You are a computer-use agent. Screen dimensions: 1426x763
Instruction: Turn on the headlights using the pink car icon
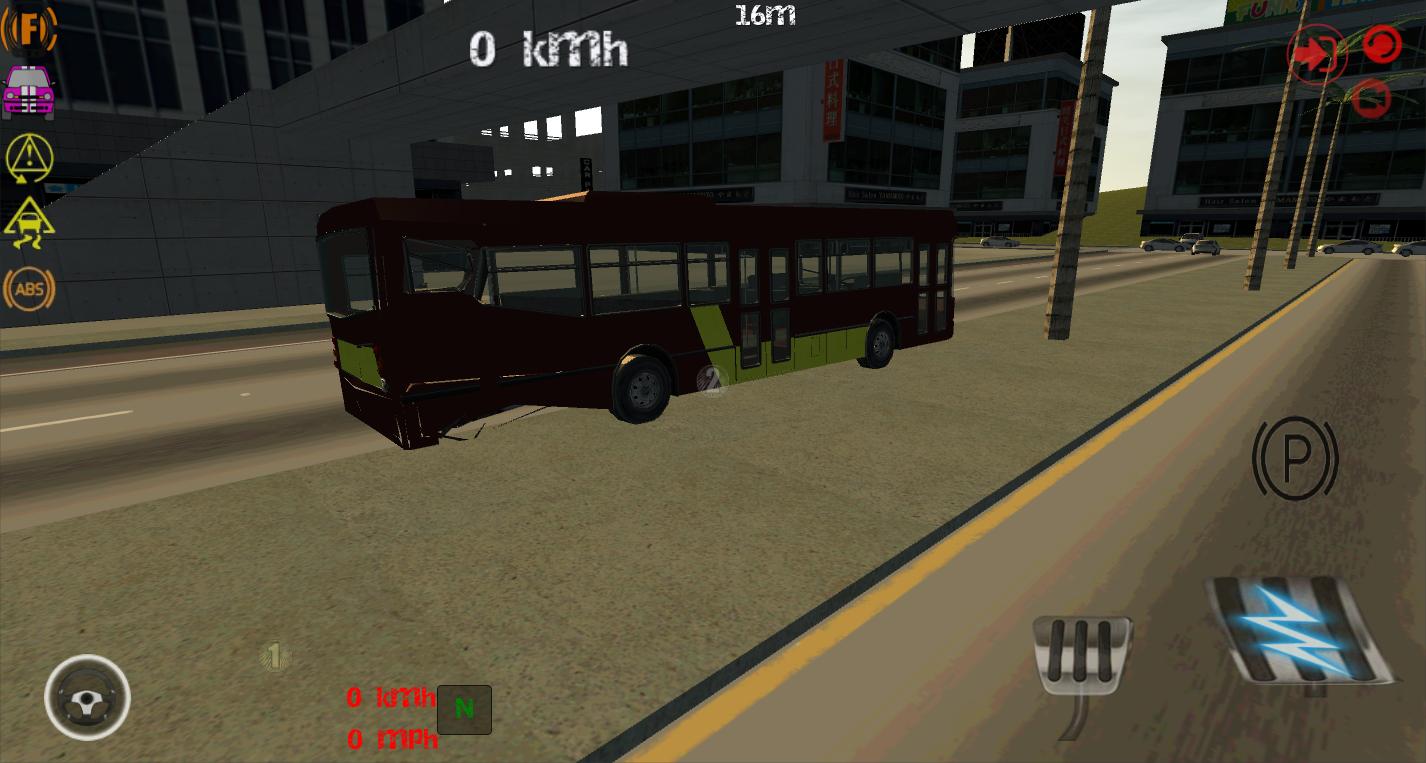[x=28, y=92]
